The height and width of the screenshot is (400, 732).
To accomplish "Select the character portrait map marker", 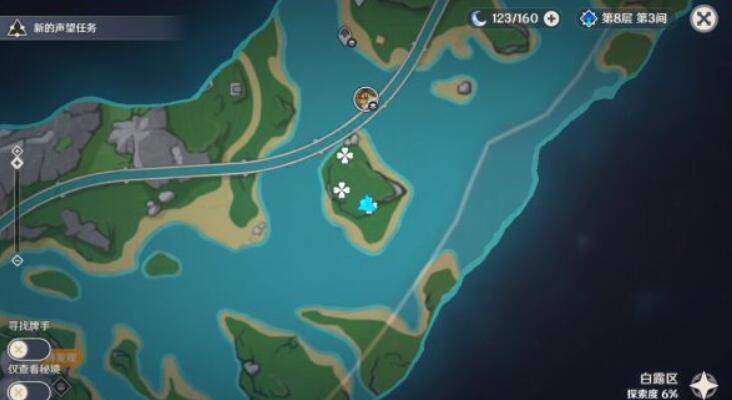I will pyautogui.click(x=365, y=97).
